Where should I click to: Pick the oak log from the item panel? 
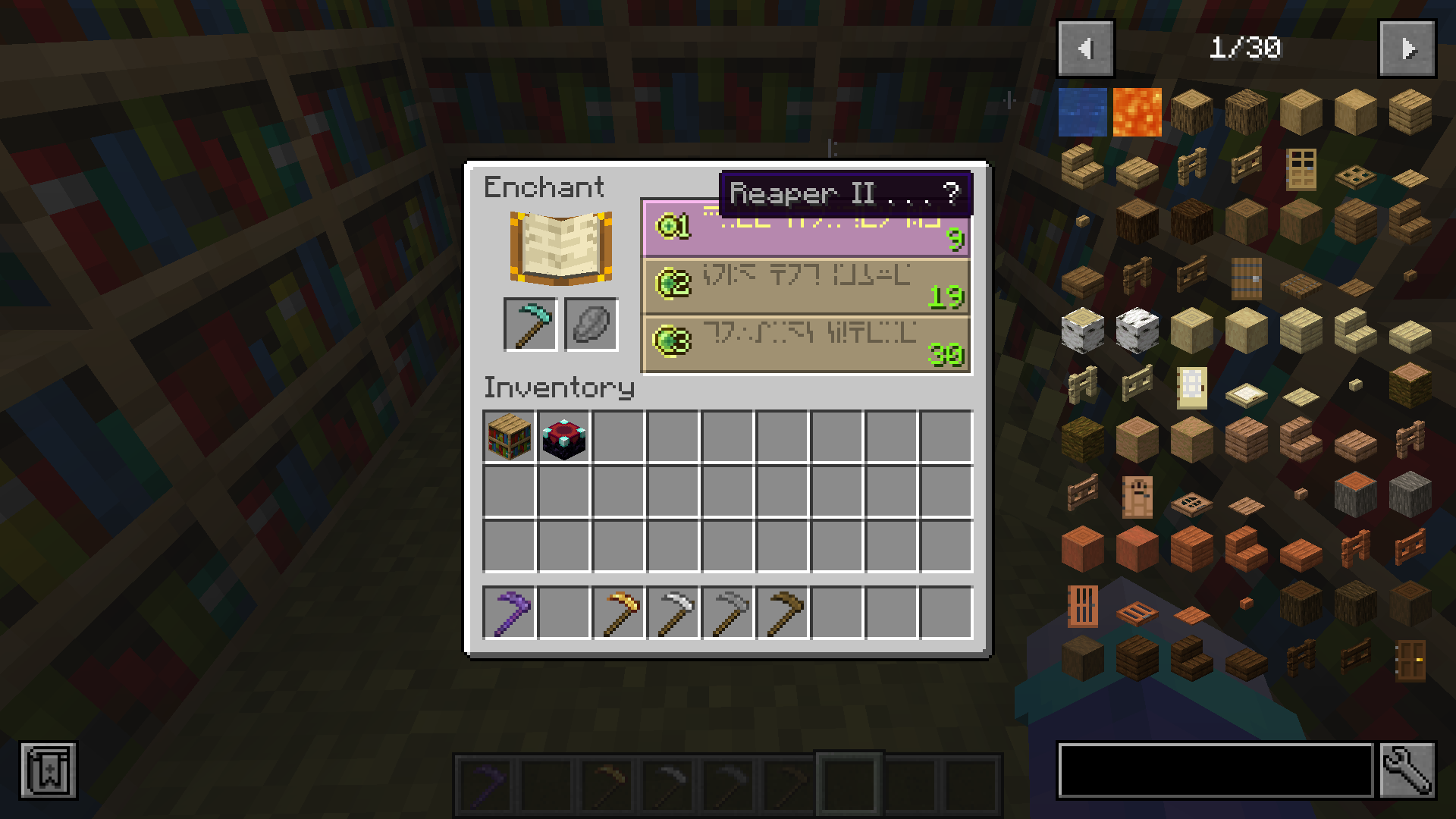1191,112
